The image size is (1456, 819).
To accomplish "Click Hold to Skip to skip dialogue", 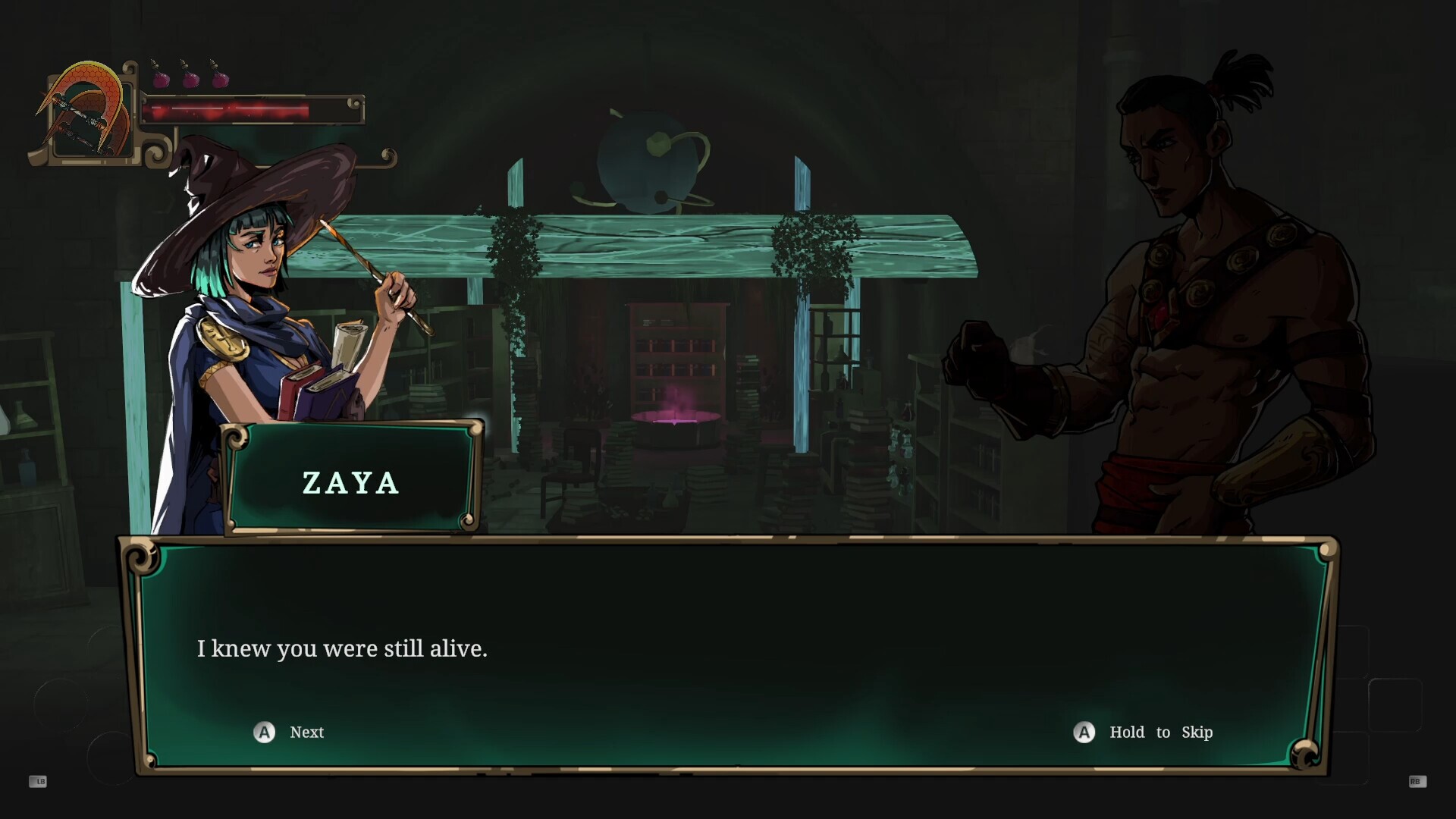I will (x=1160, y=733).
